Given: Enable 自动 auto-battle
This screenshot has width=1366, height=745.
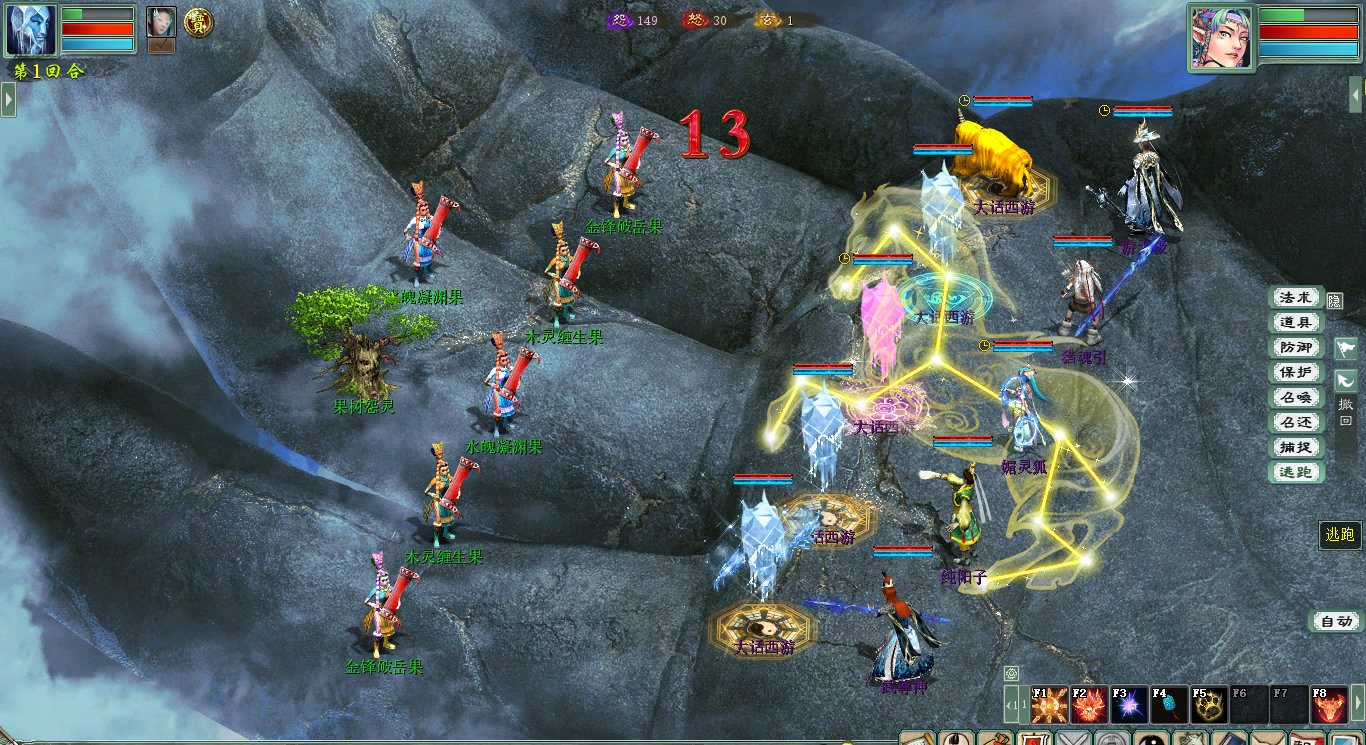Looking at the screenshot, I should 1336,621.
